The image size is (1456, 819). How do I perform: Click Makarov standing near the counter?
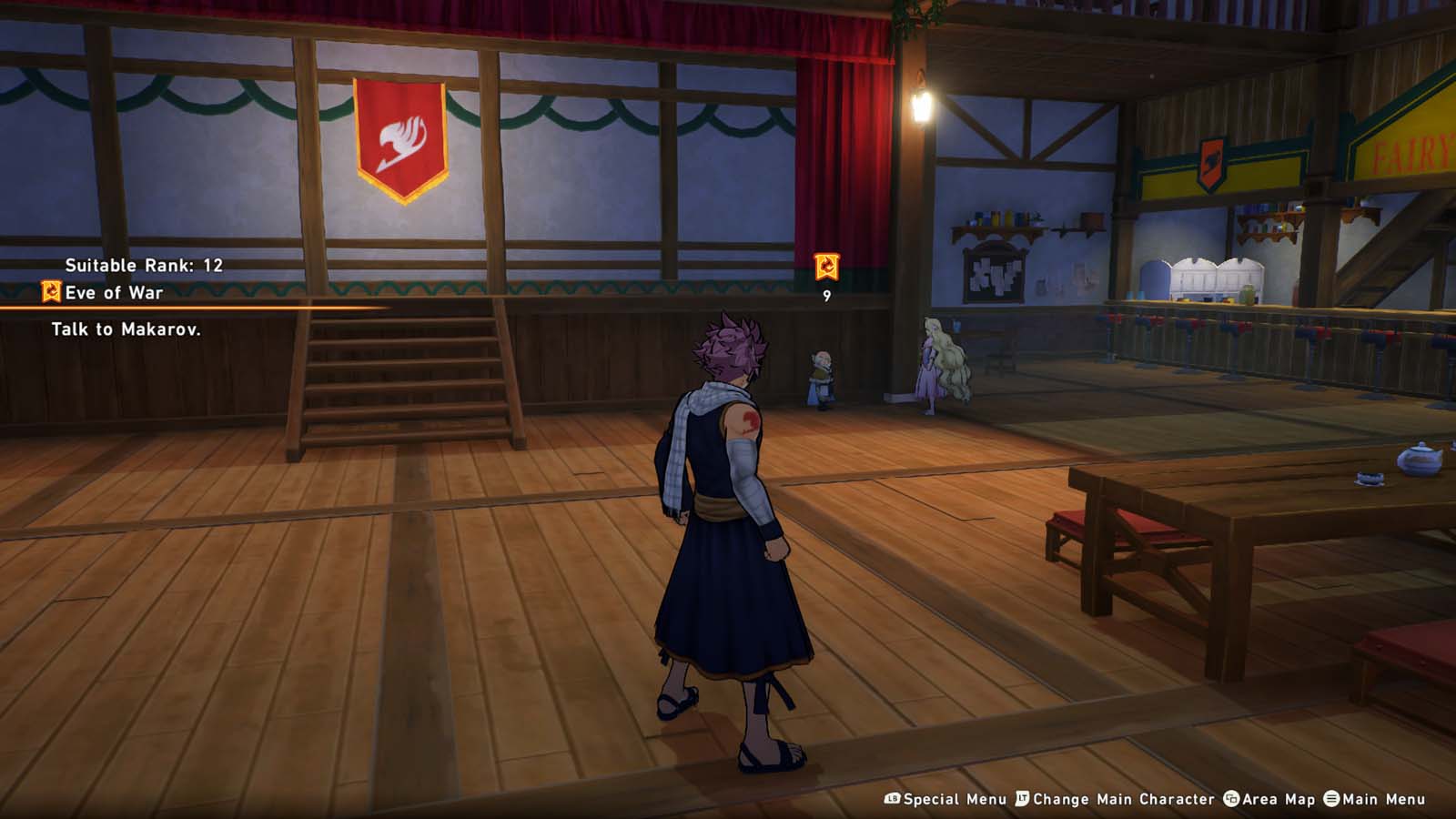[x=821, y=373]
